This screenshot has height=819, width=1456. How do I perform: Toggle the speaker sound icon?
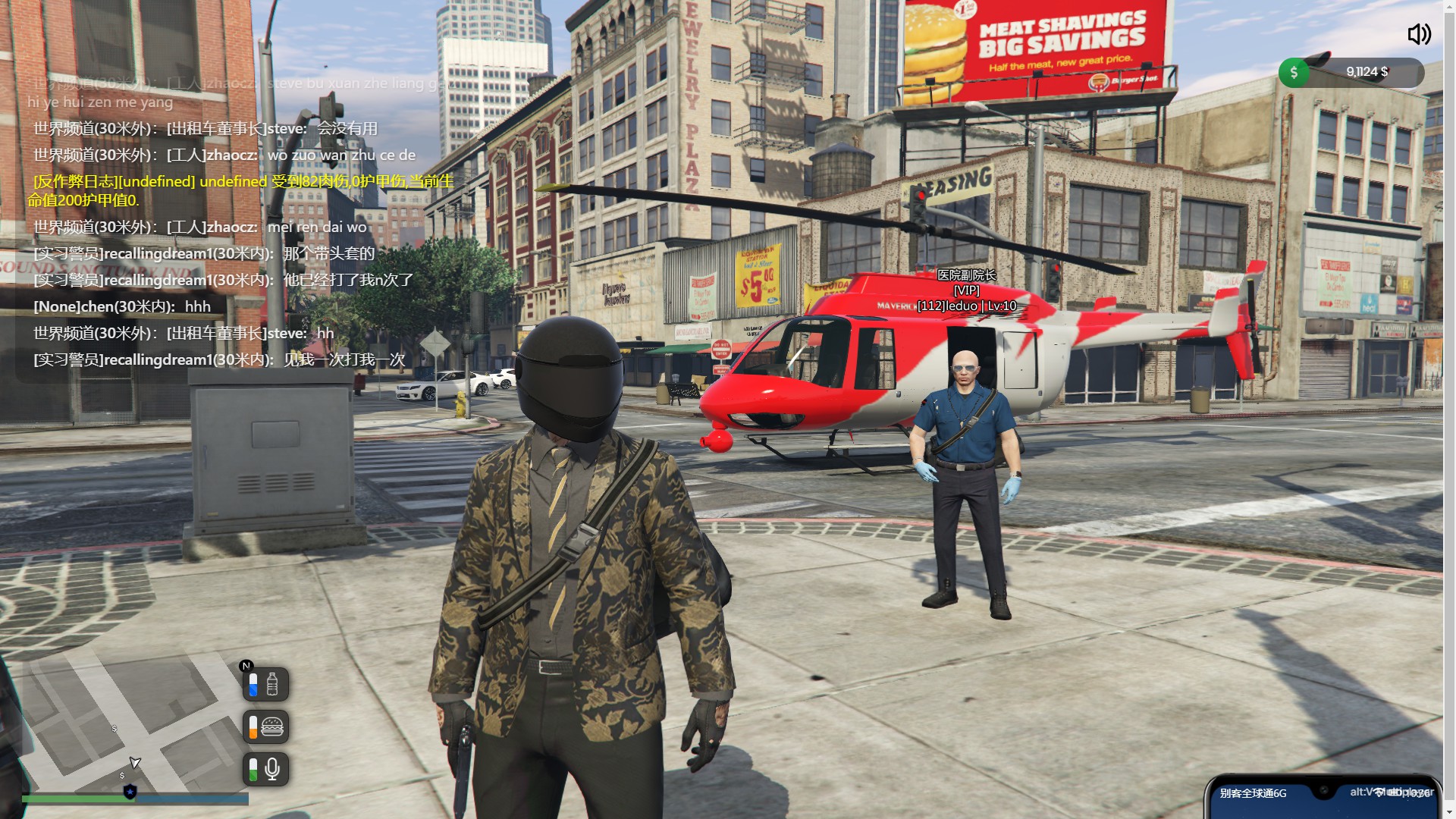1419,34
